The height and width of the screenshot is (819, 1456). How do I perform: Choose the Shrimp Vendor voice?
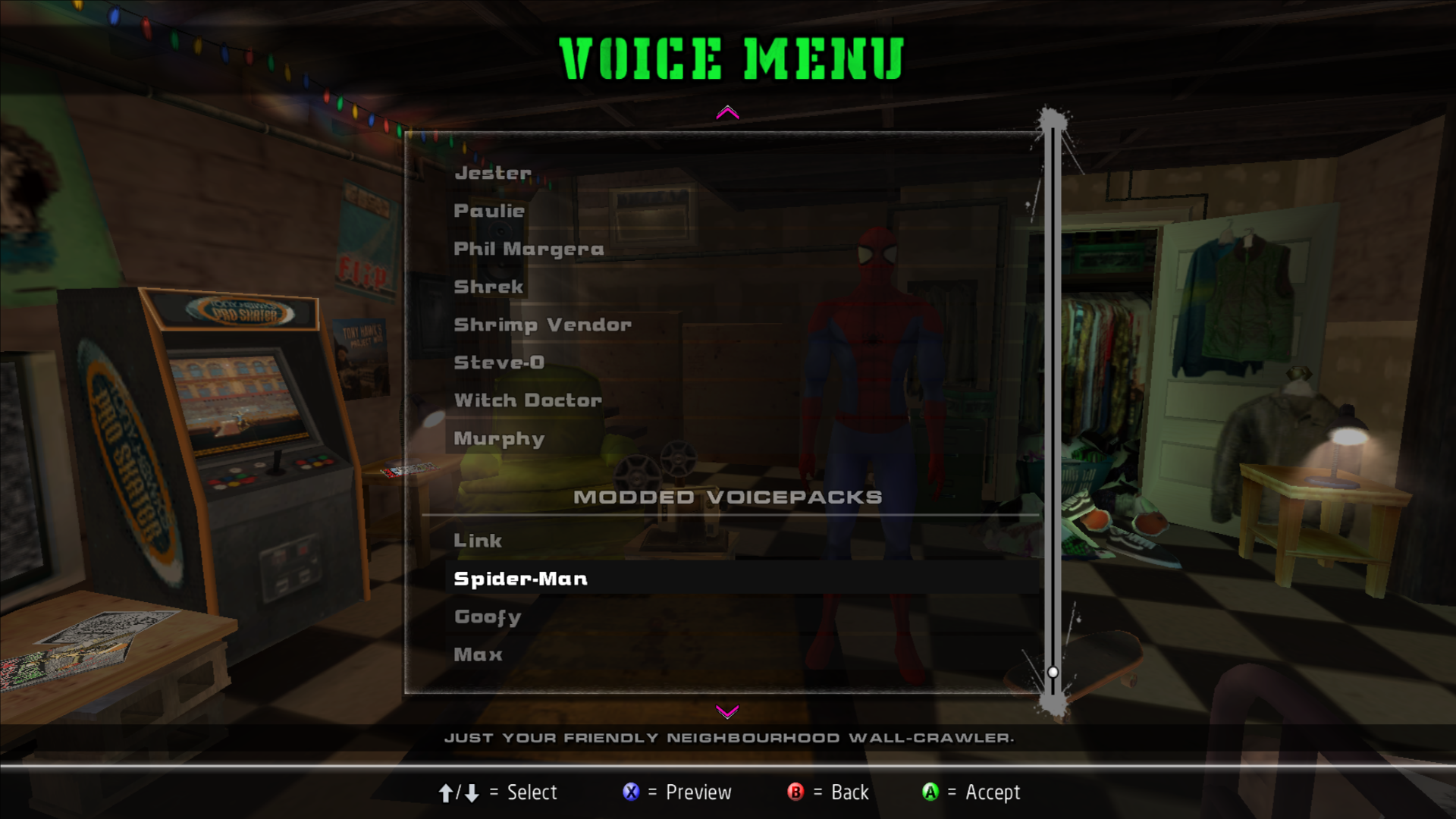point(542,325)
